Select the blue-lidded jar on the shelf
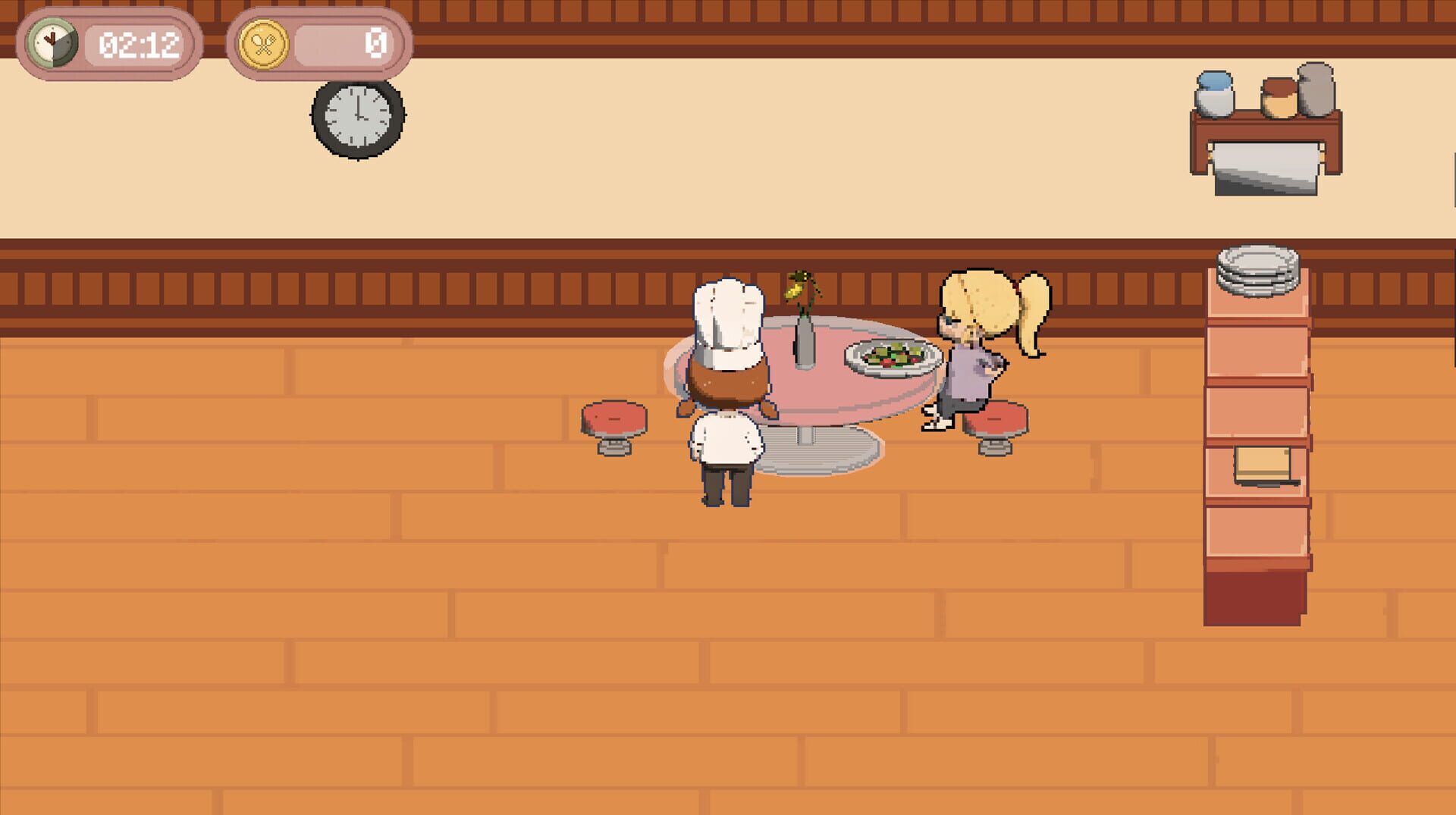The width and height of the screenshot is (1456, 815). pyautogui.click(x=1214, y=92)
